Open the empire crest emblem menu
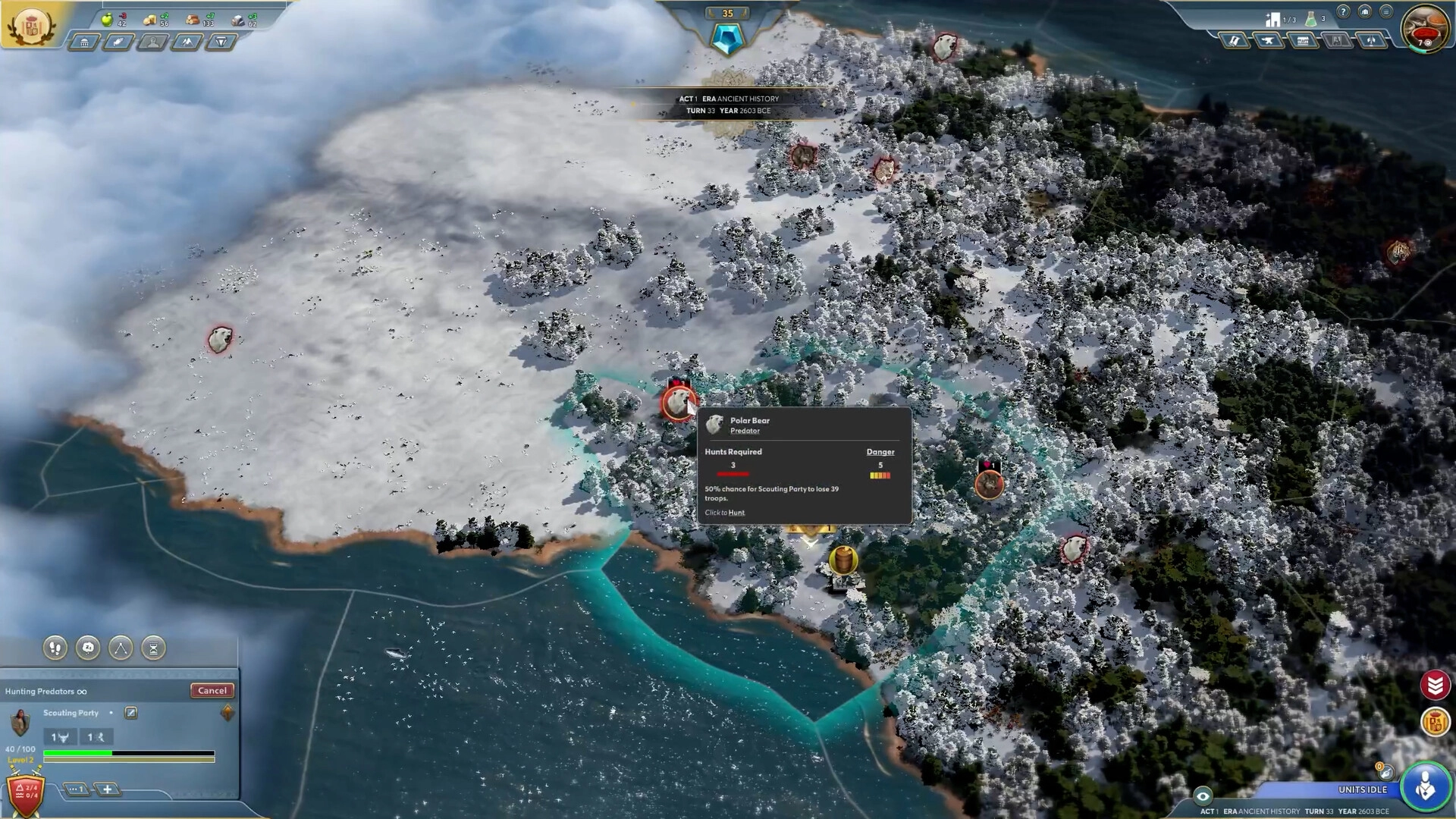 pyautogui.click(x=30, y=26)
